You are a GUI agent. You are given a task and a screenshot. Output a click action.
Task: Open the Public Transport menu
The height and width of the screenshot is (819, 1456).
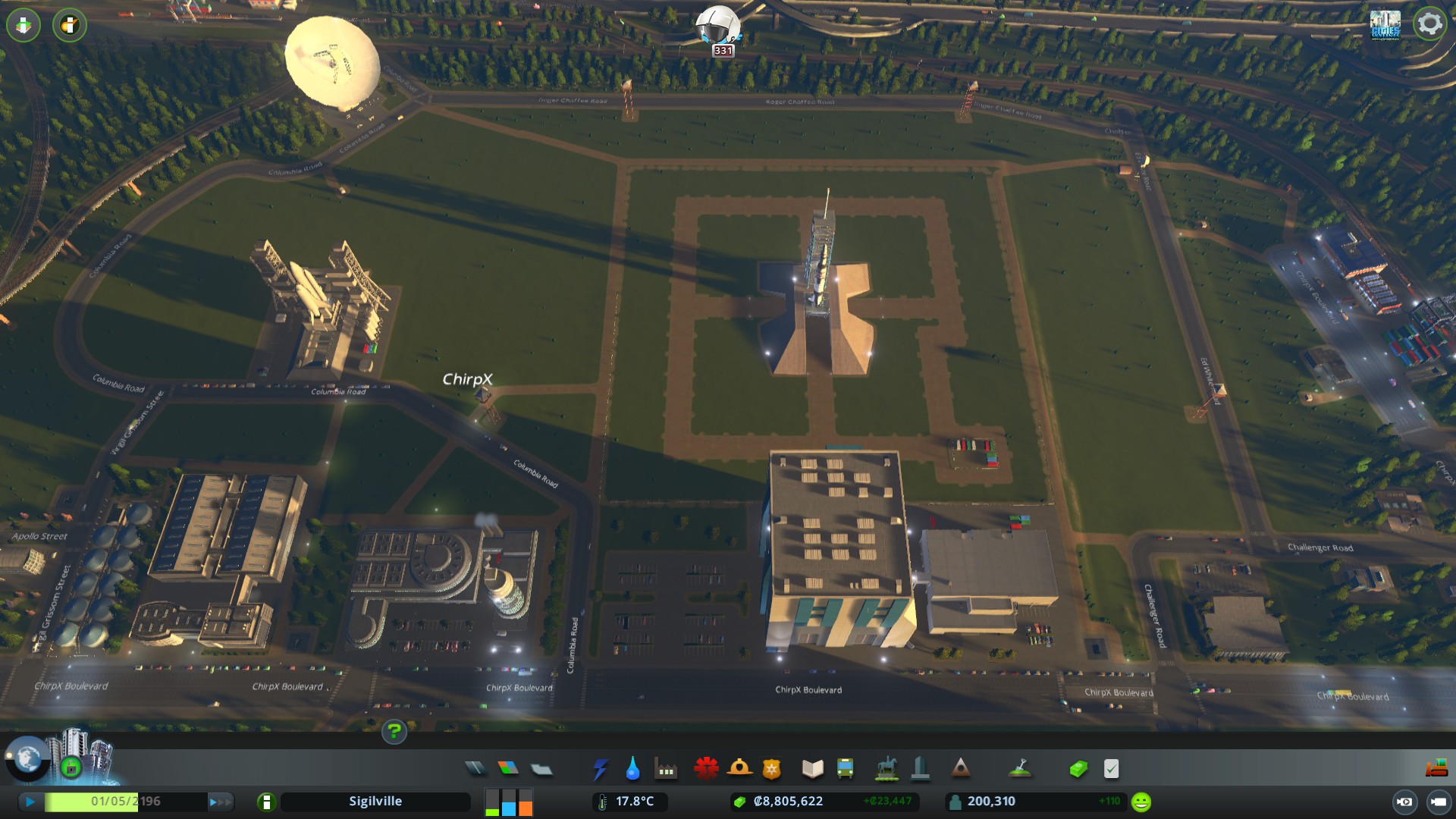coord(844,767)
